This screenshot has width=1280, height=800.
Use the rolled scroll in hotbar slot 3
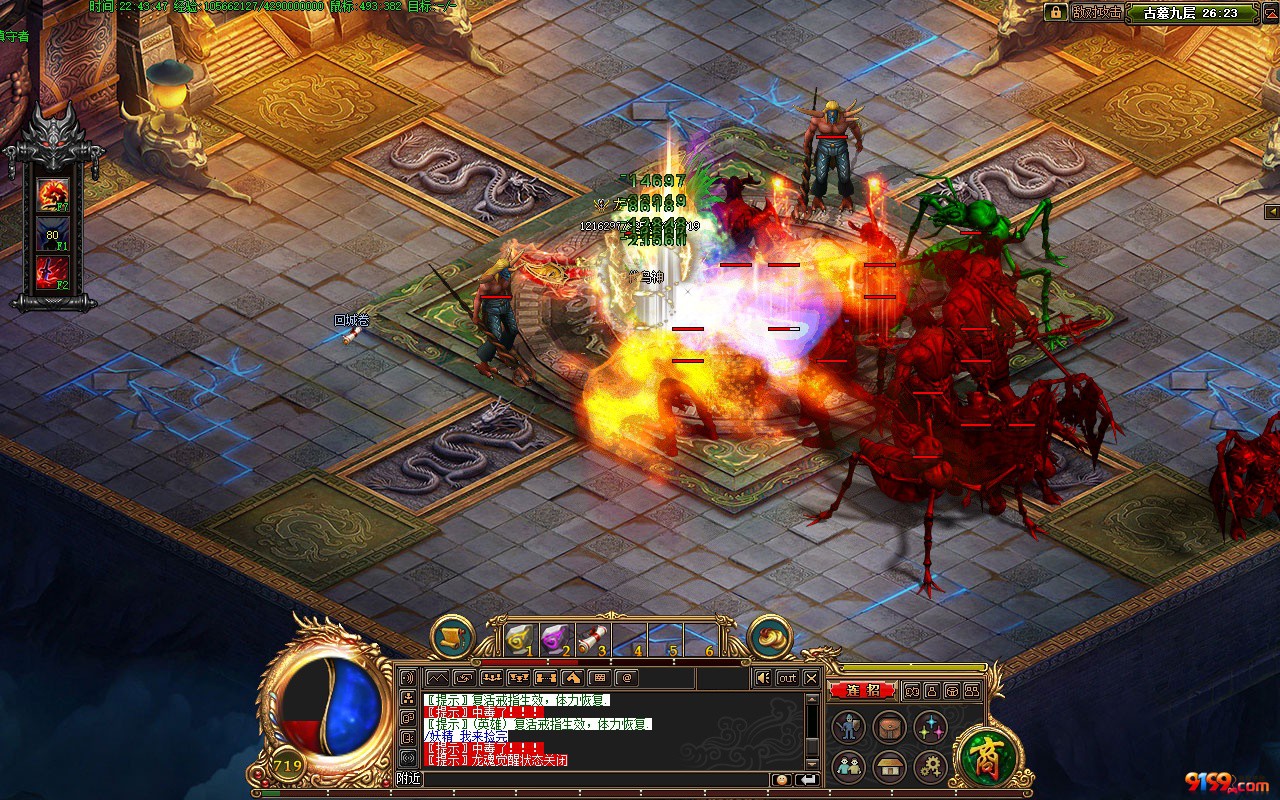[x=591, y=637]
